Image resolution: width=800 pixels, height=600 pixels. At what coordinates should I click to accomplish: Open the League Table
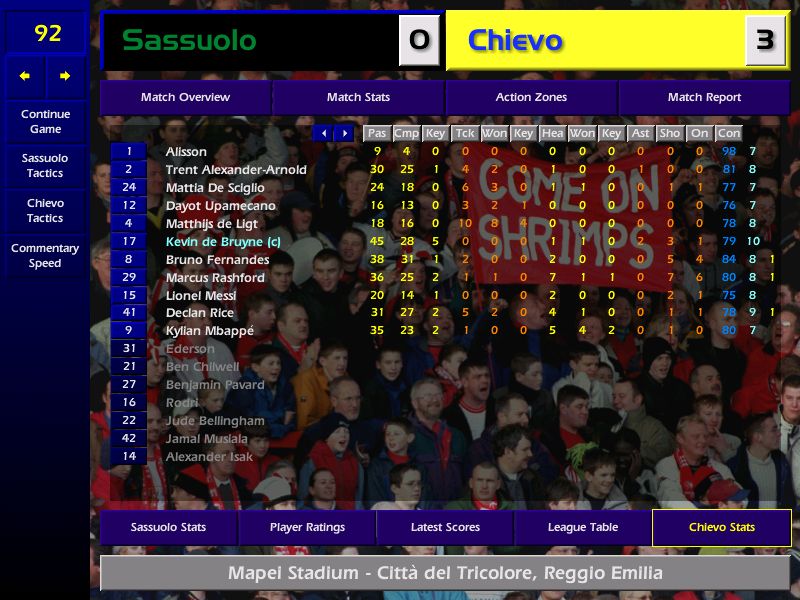click(x=583, y=527)
